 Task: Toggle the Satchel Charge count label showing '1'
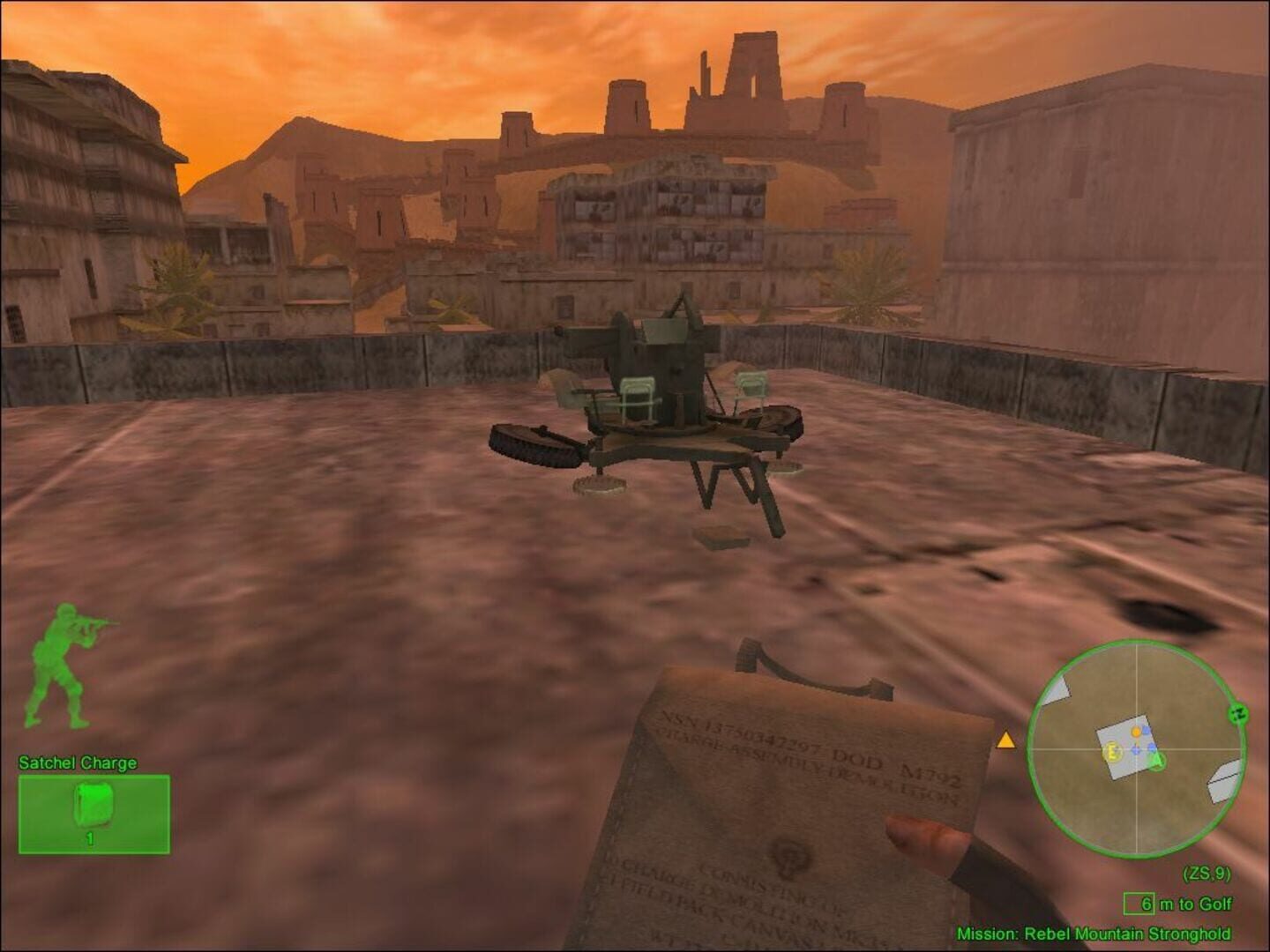(x=88, y=839)
